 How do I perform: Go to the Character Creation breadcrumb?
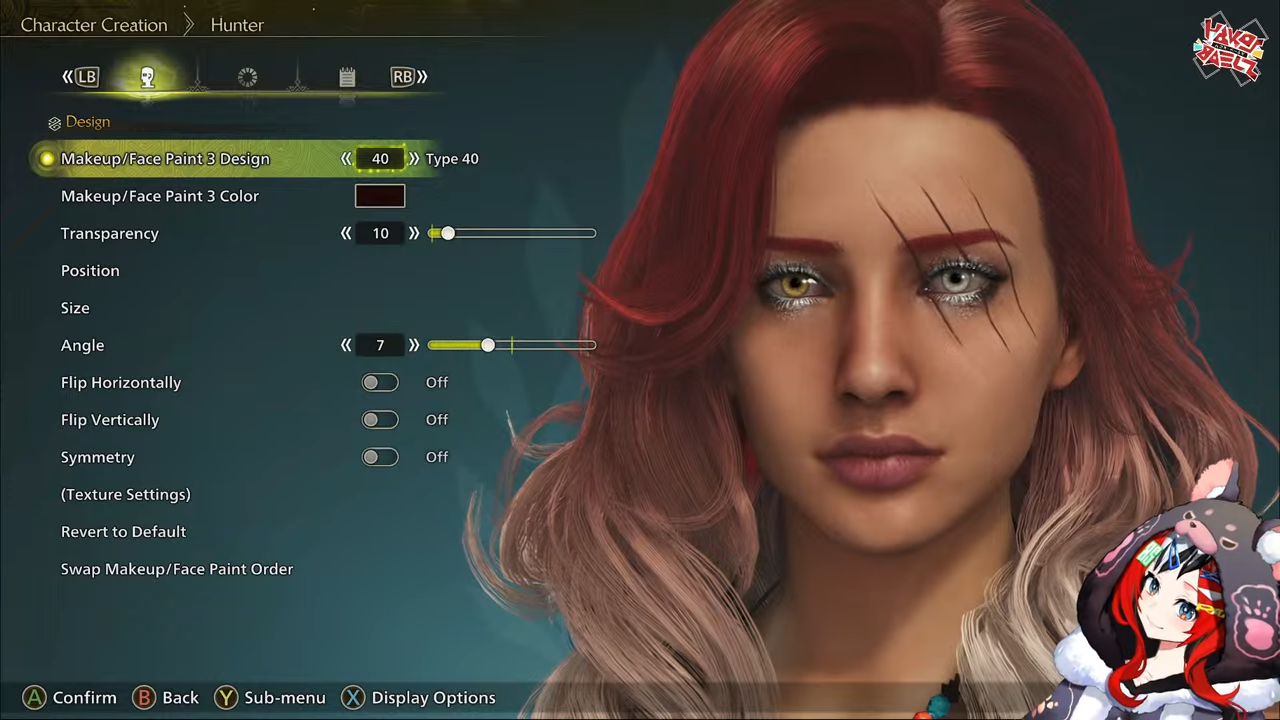pyautogui.click(x=94, y=25)
